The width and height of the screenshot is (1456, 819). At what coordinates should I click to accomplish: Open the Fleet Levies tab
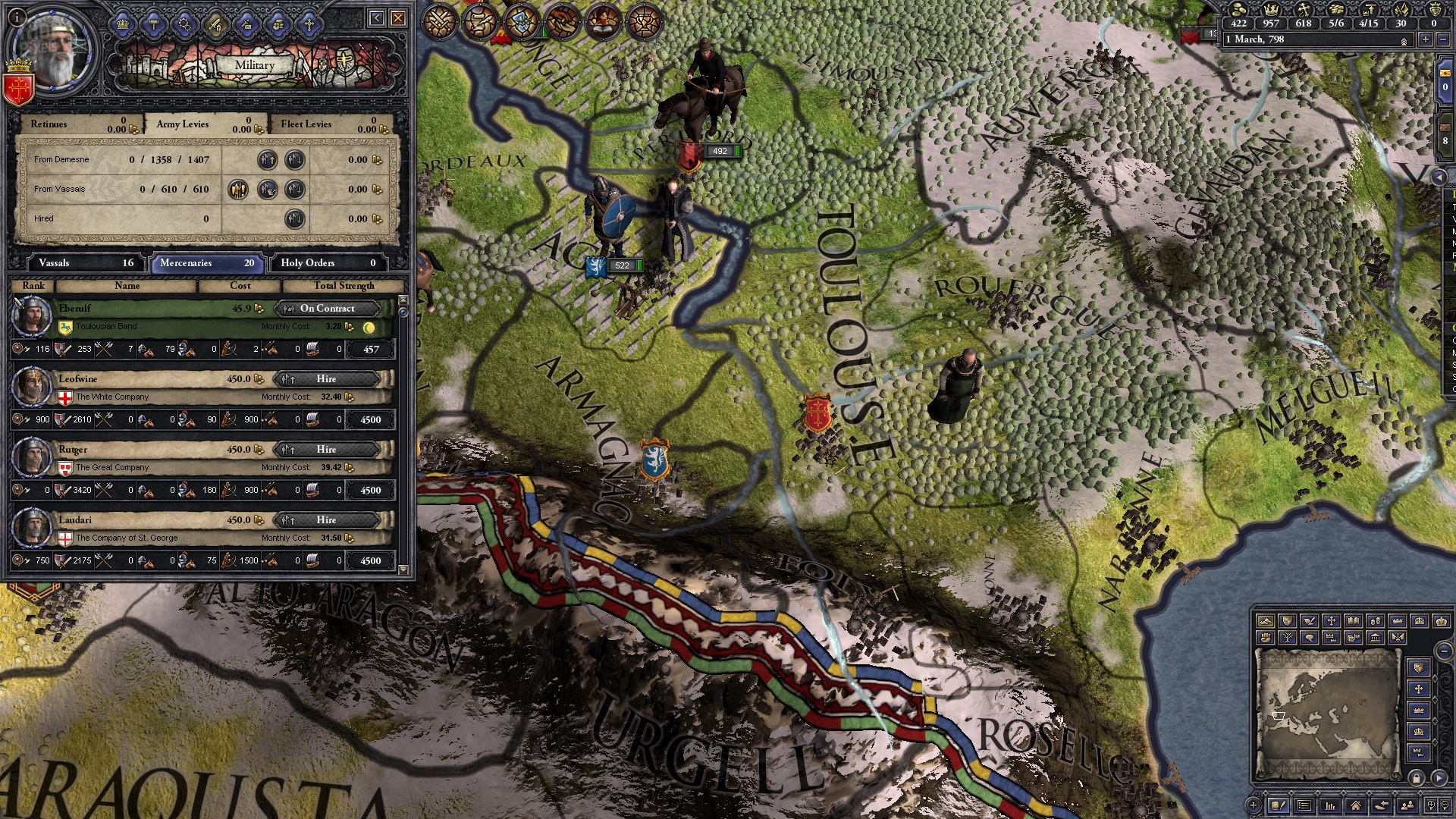coord(306,124)
